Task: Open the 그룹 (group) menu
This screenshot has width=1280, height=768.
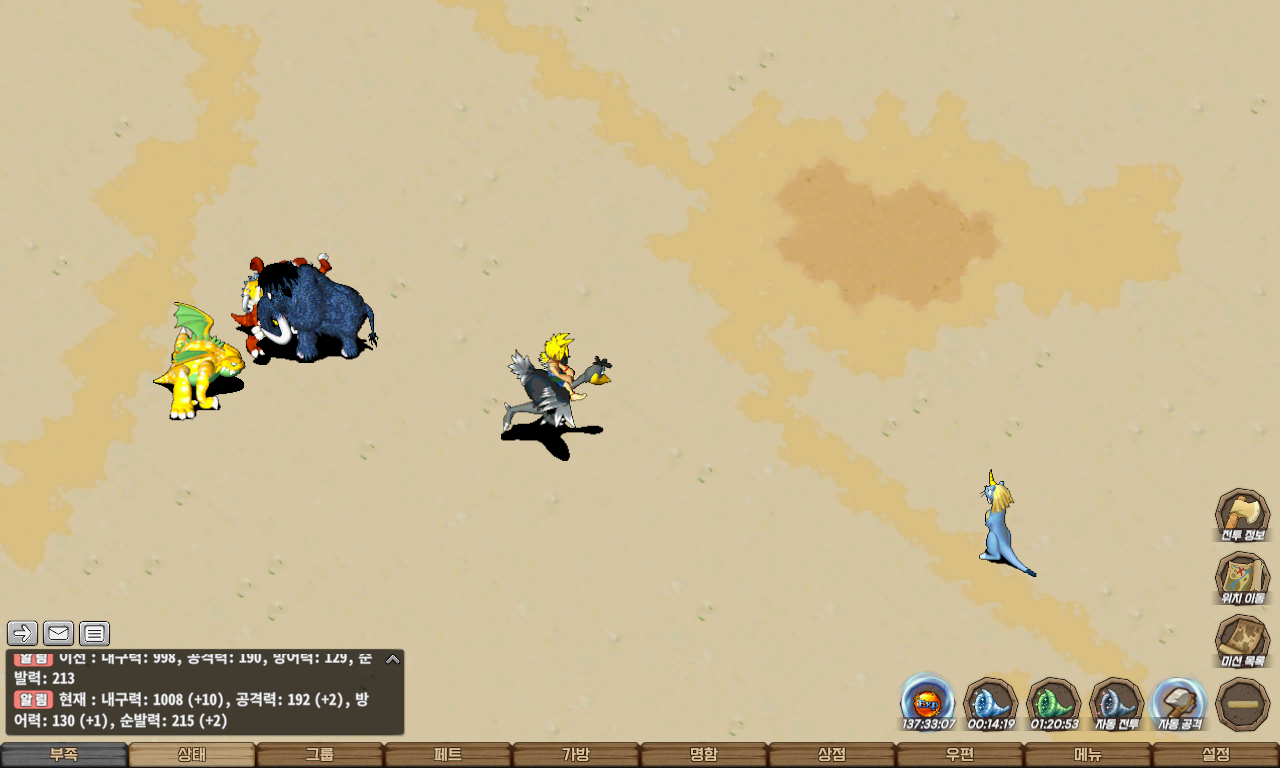Action: 320,755
